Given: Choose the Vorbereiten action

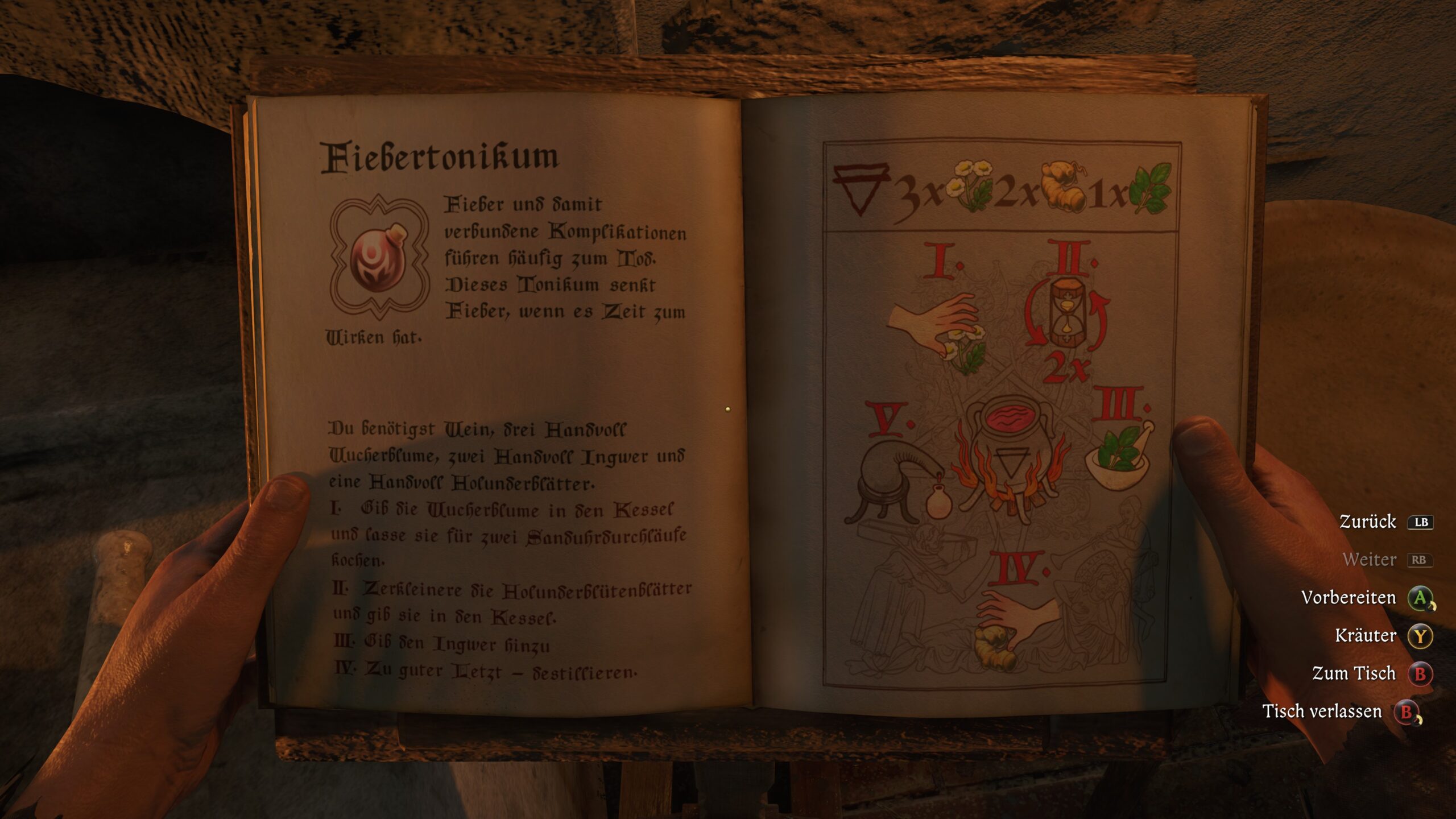Looking at the screenshot, I should pyautogui.click(x=1349, y=598).
